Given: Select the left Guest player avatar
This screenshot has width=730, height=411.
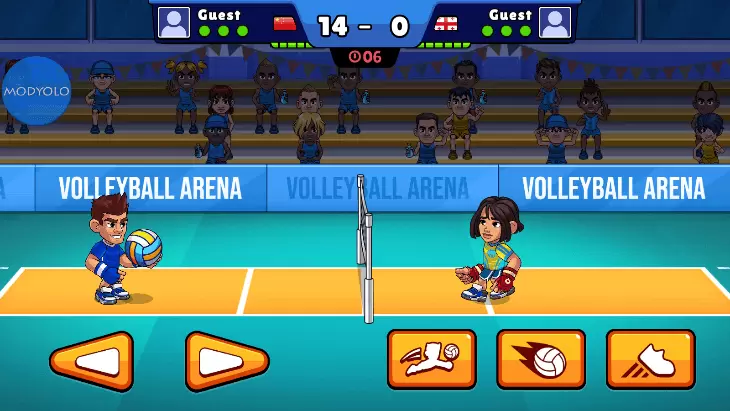Looking at the screenshot, I should 173,22.
